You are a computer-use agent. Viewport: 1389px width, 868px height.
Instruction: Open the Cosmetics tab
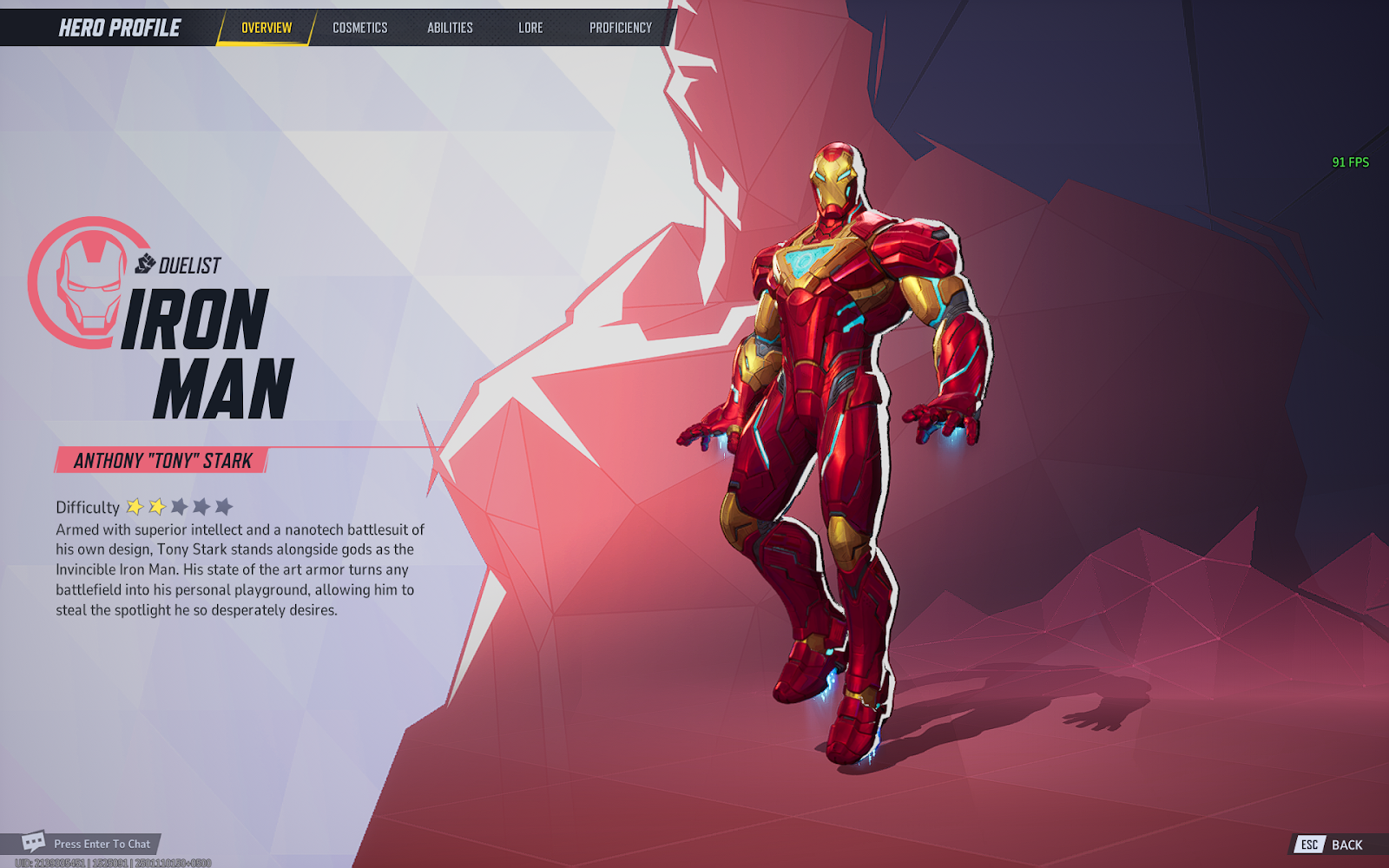pyautogui.click(x=359, y=28)
